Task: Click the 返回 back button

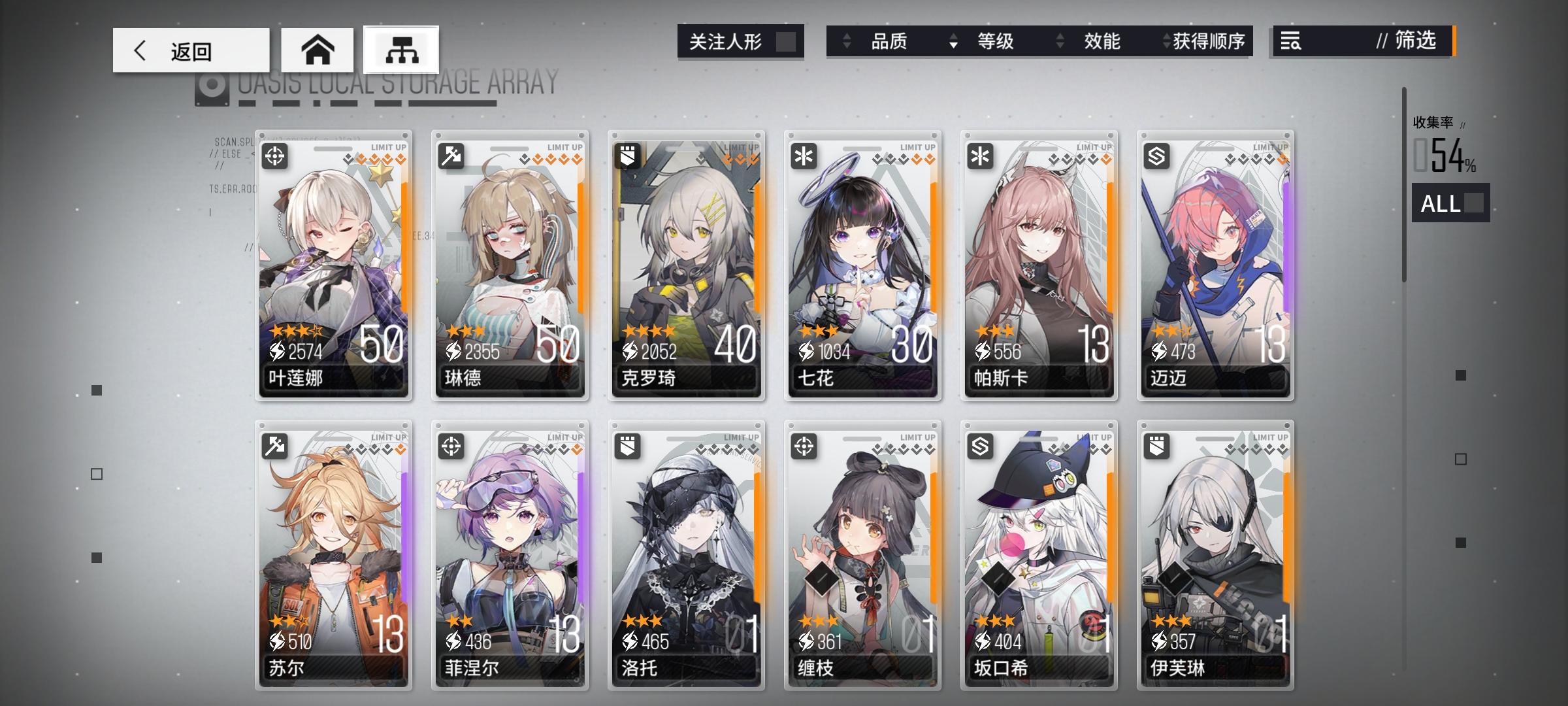Action: [190, 50]
